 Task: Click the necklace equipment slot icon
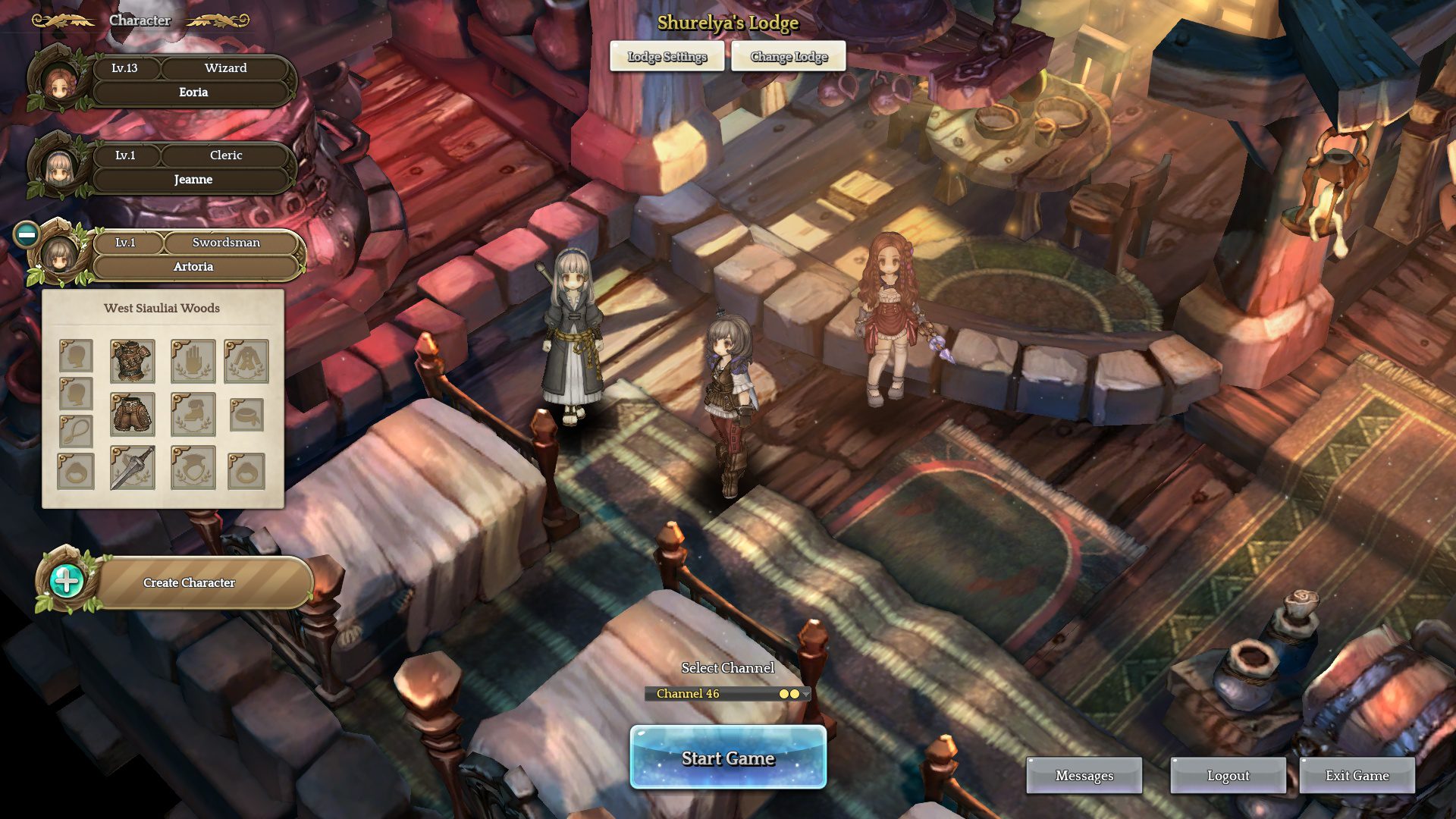click(75, 432)
